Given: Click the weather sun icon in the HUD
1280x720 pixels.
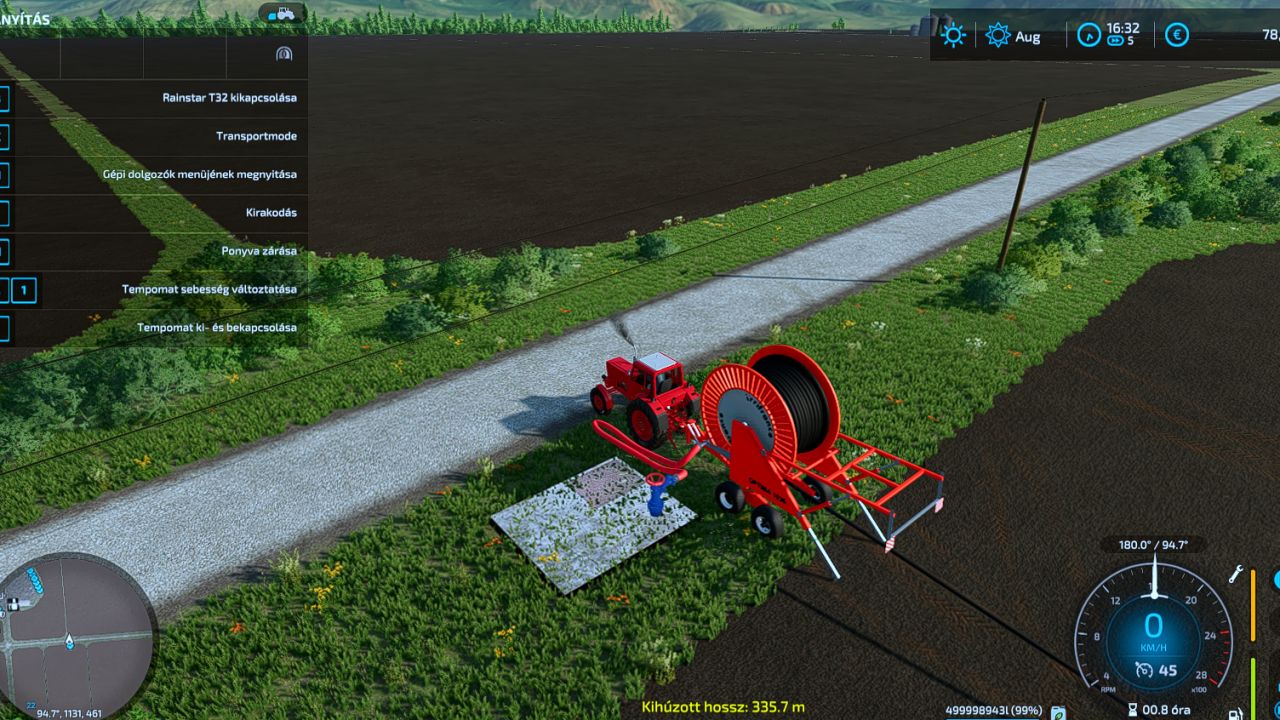Looking at the screenshot, I should 953,35.
